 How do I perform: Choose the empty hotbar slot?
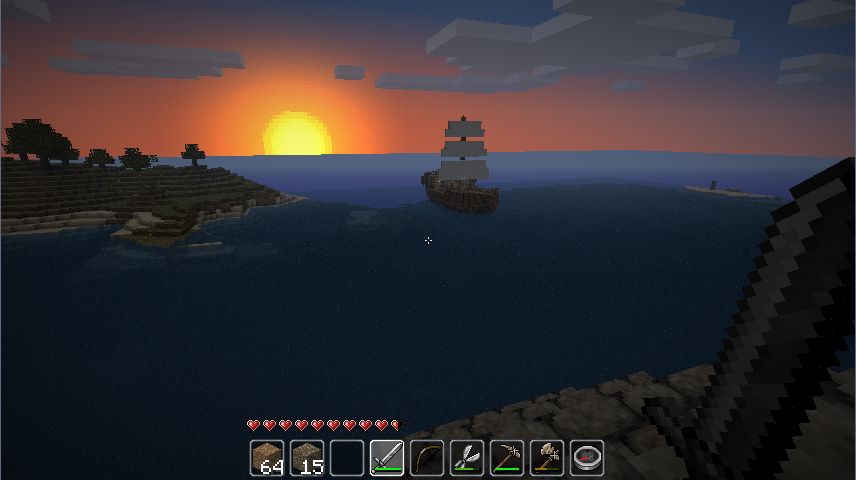tap(347, 458)
